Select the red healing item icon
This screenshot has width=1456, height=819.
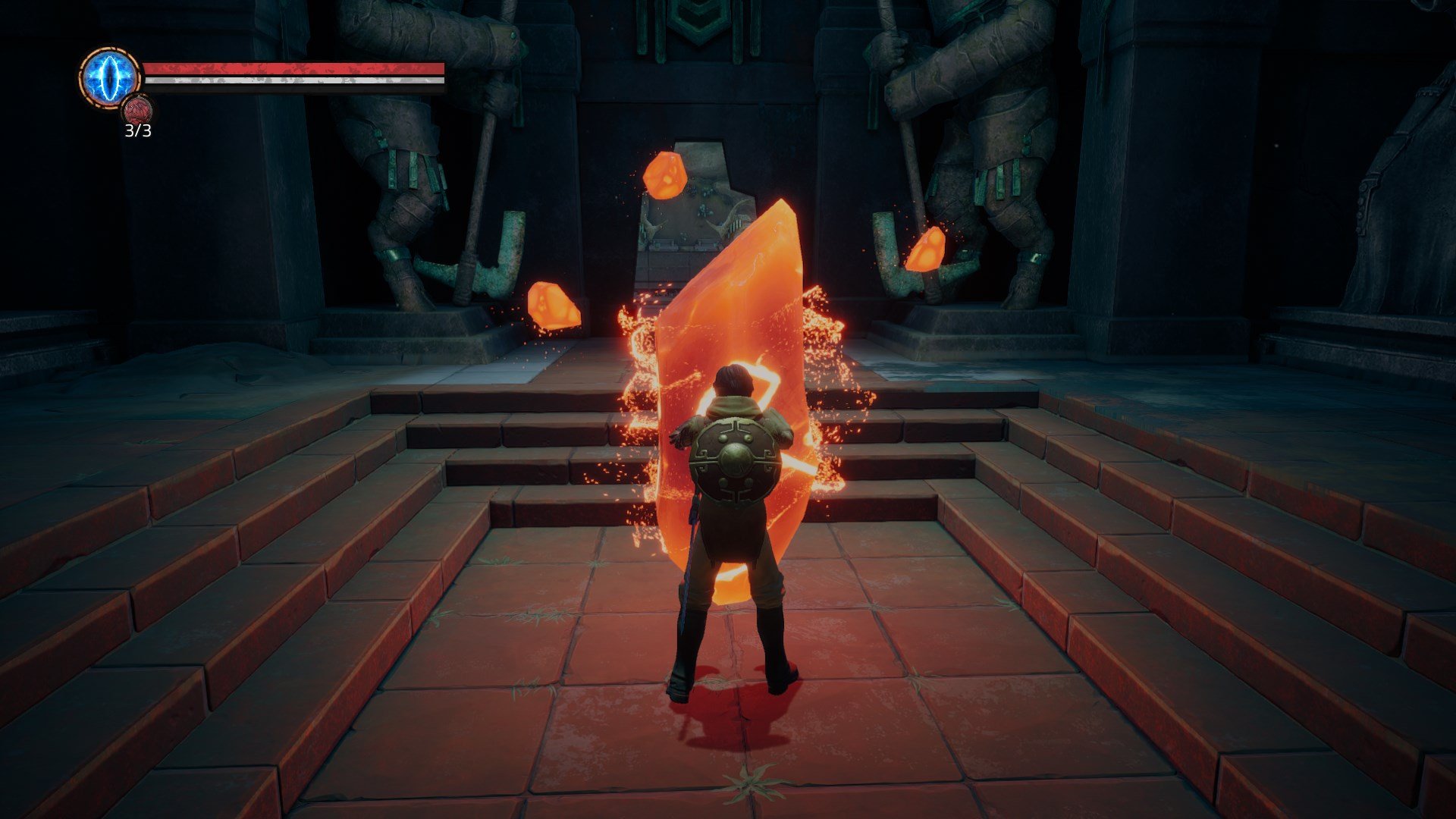pyautogui.click(x=138, y=111)
